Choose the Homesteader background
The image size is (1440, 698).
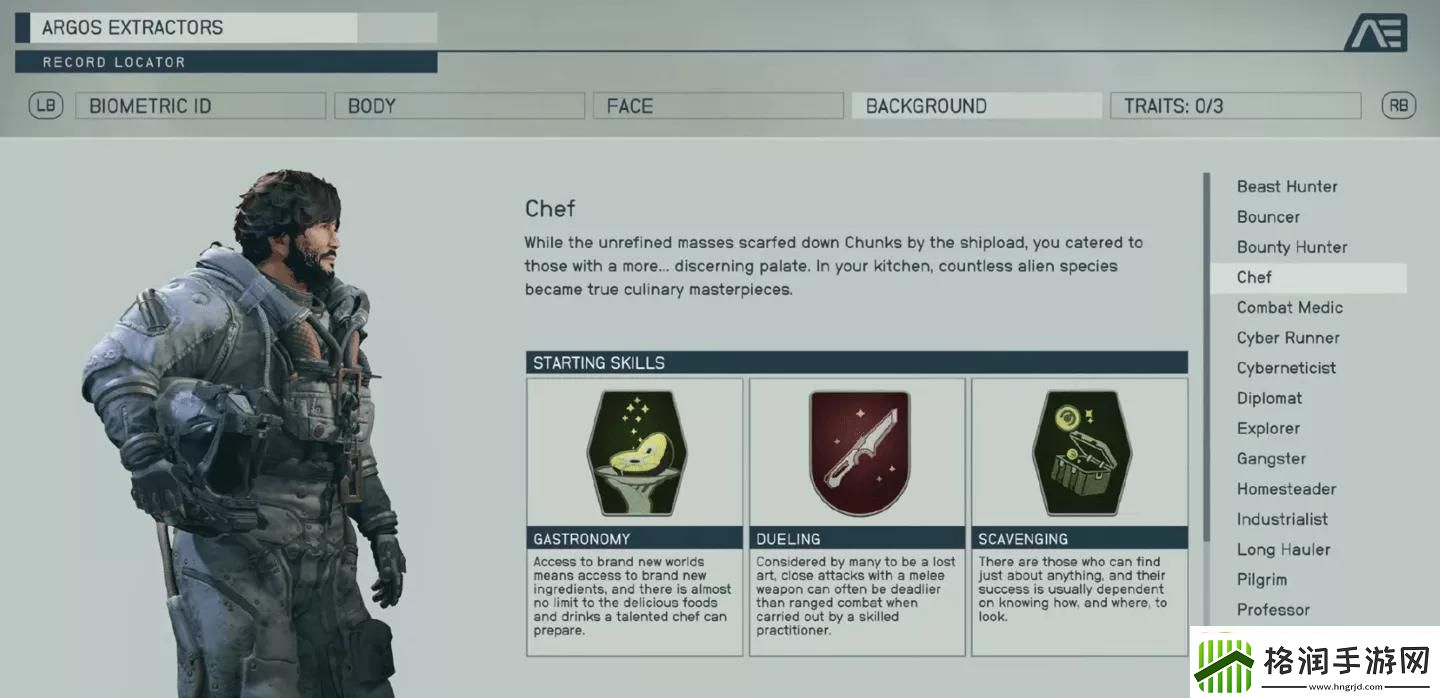pyautogui.click(x=1286, y=489)
